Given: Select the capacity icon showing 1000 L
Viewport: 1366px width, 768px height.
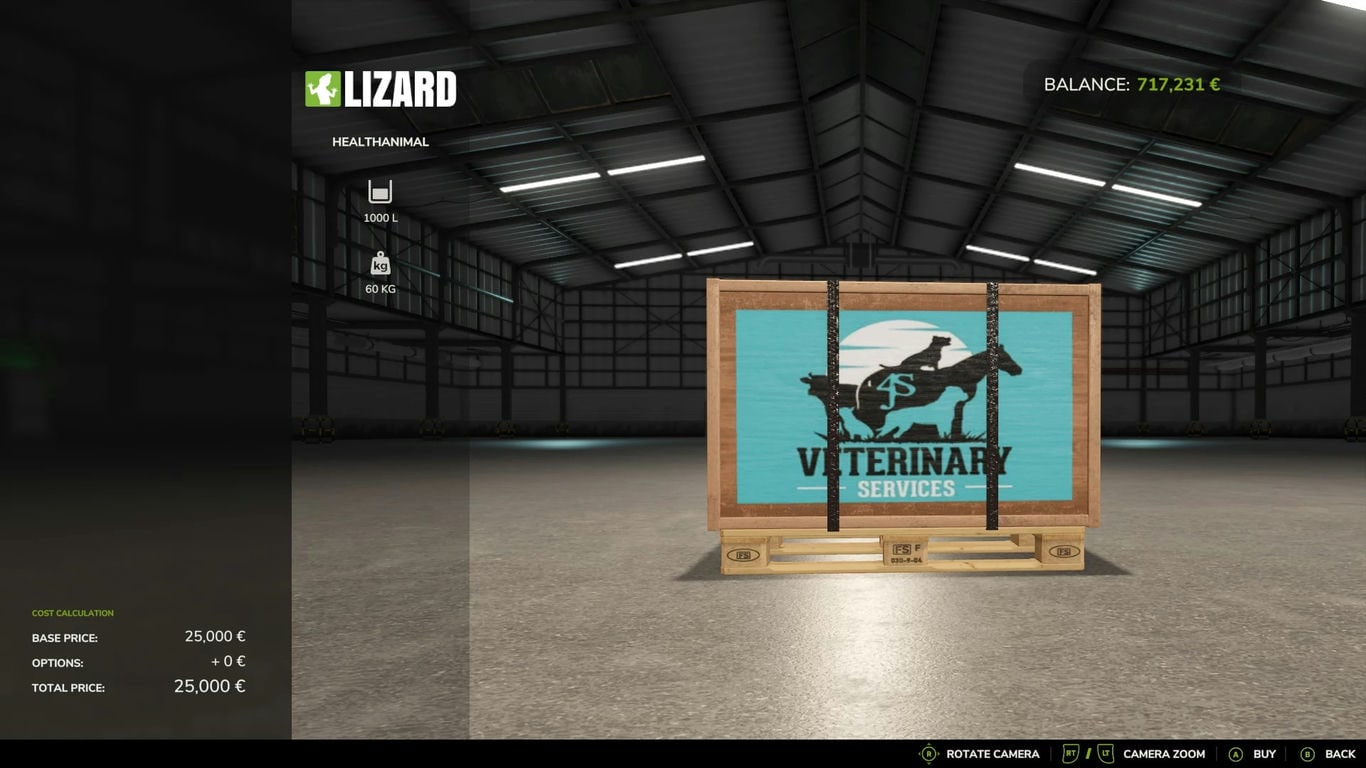Looking at the screenshot, I should [379, 190].
